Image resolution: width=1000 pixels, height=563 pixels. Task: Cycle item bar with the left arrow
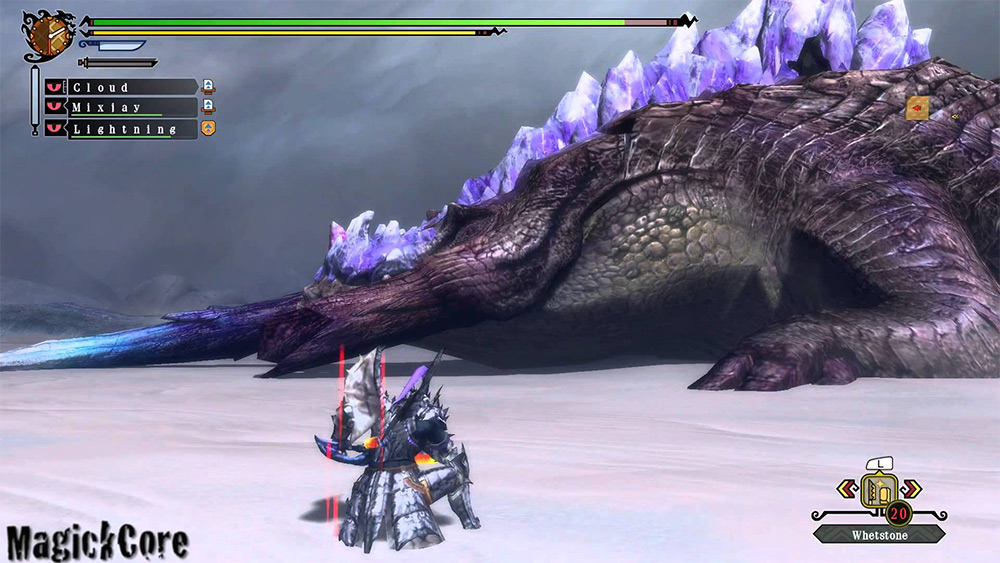846,489
